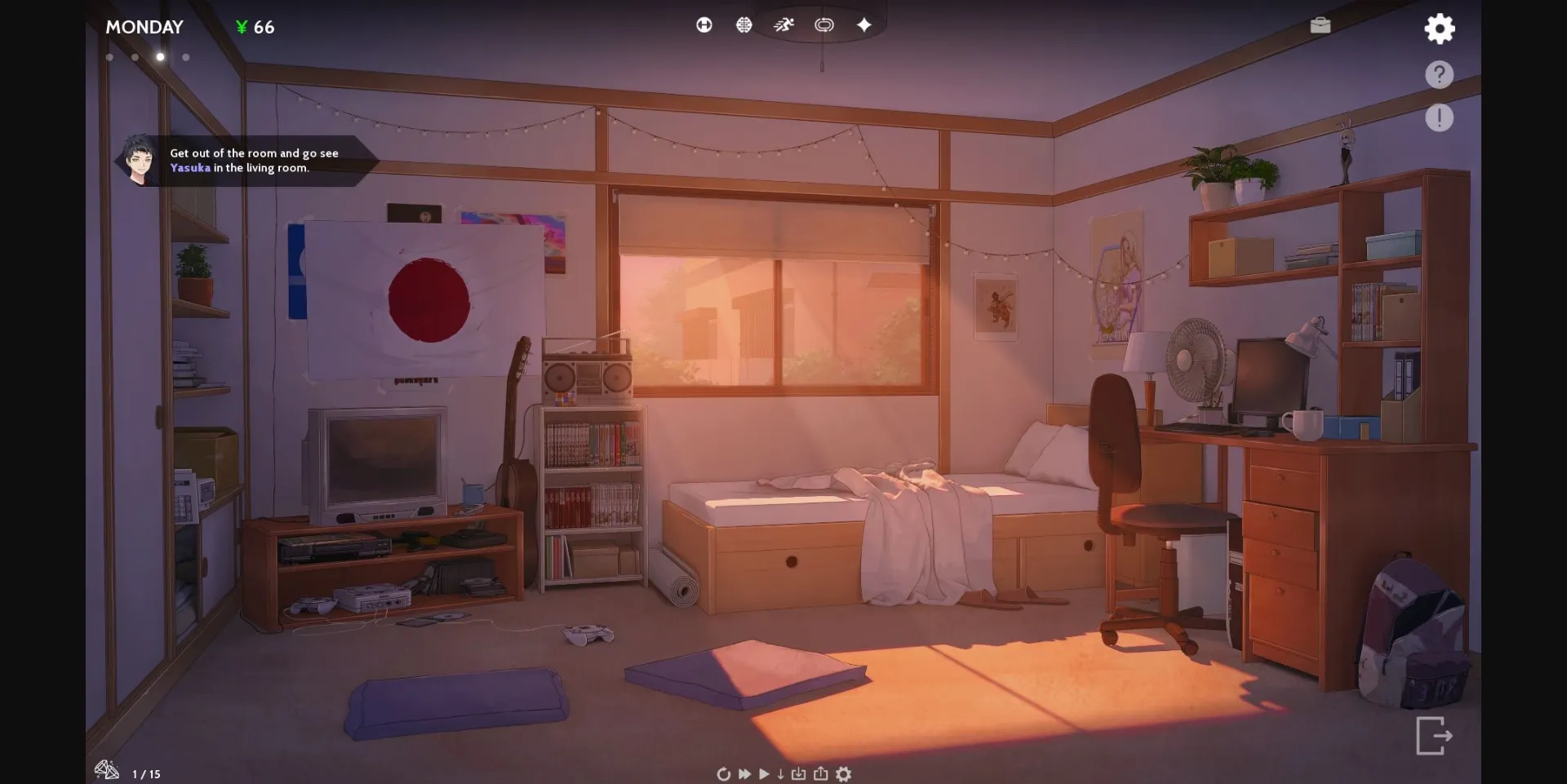Screen dimensions: 1567x784
Task: Toggle auto-play mode with the play icon
Action: tap(764, 773)
